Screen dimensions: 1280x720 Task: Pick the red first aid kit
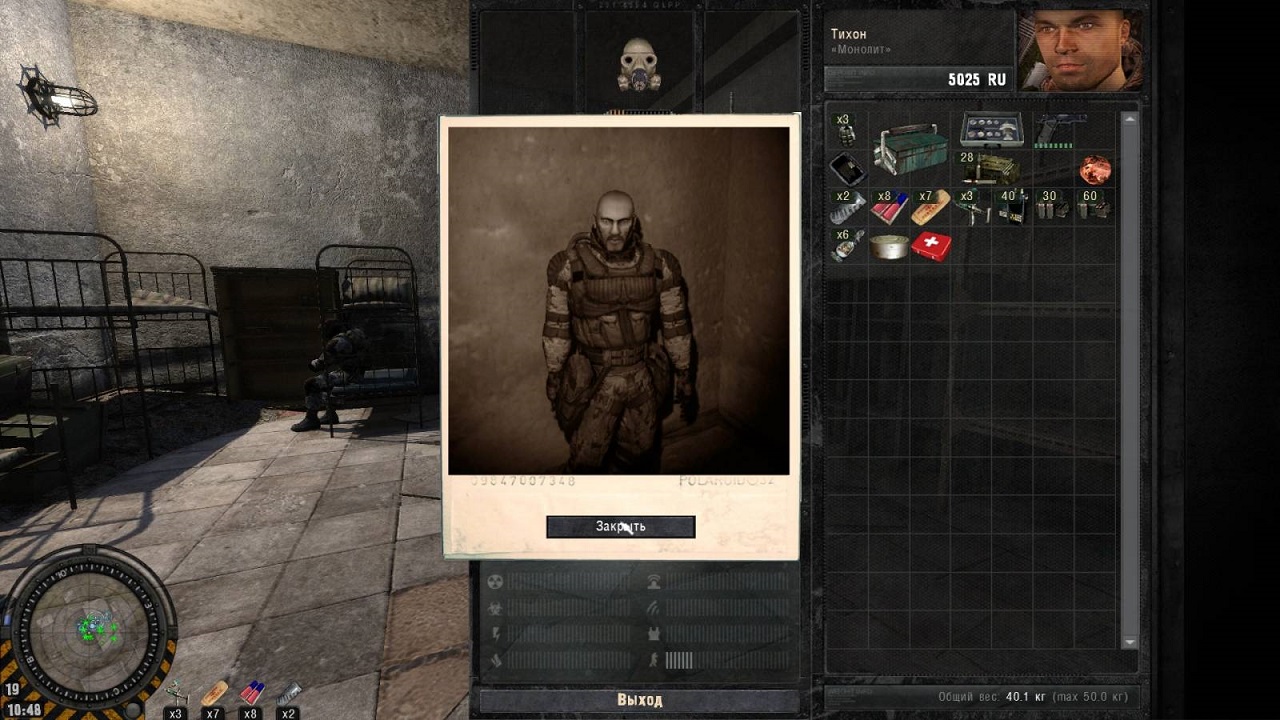tap(931, 245)
